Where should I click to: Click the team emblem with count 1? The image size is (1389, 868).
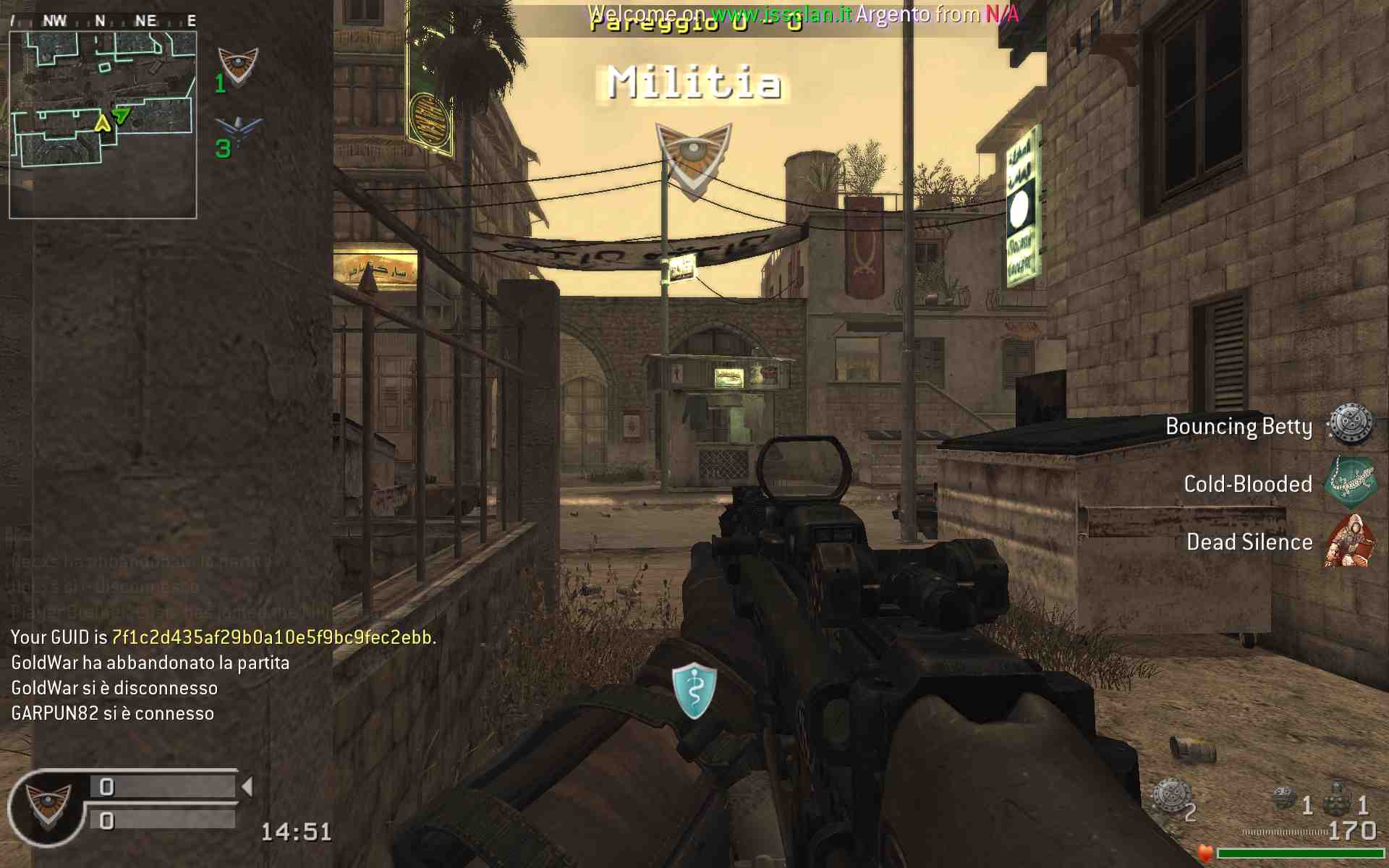(x=238, y=67)
